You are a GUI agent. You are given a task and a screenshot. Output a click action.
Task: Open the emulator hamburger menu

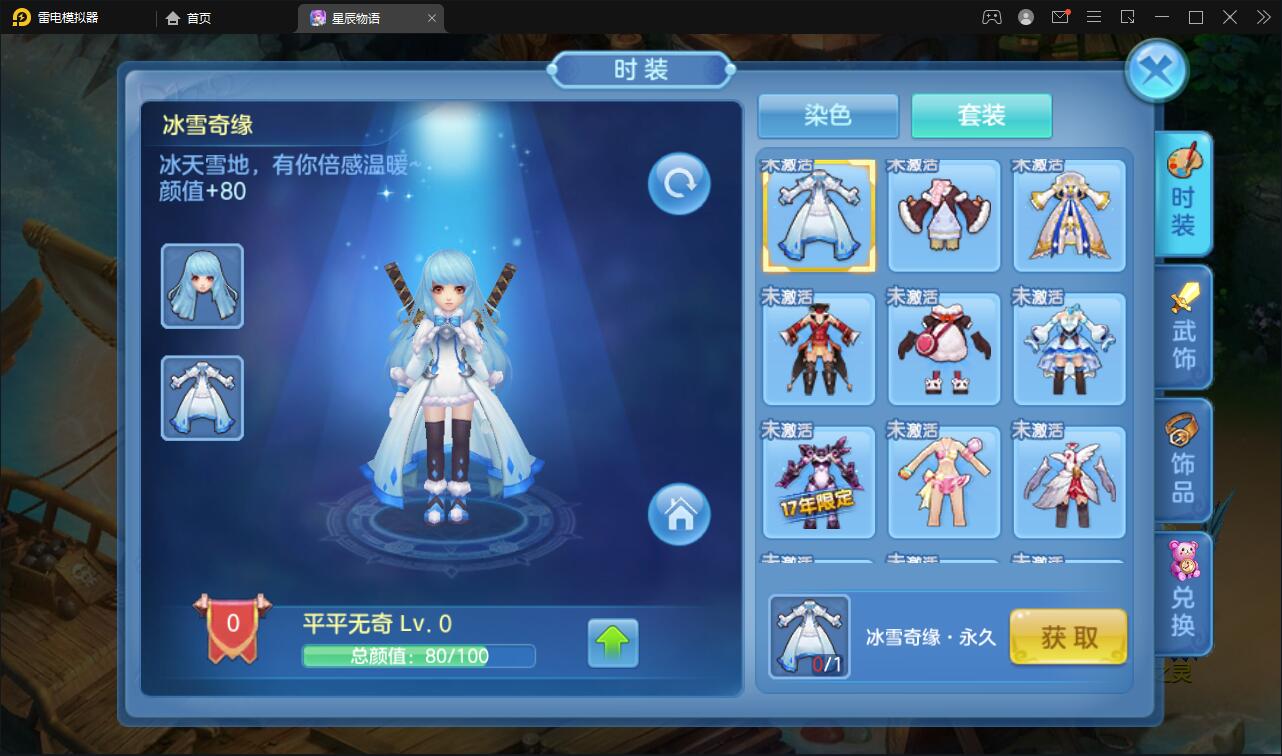(1094, 17)
